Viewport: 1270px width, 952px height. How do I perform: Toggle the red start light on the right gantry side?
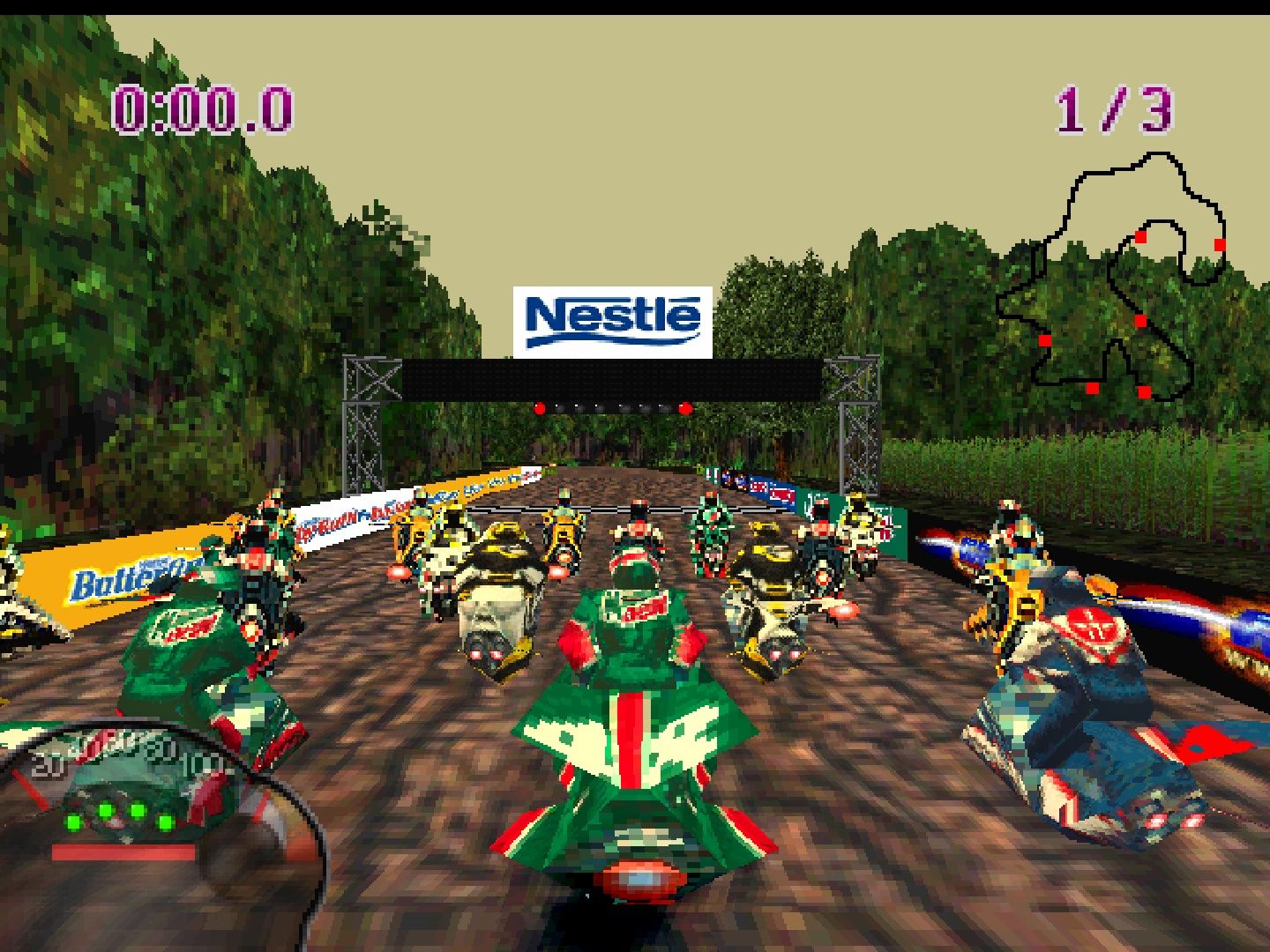click(686, 409)
